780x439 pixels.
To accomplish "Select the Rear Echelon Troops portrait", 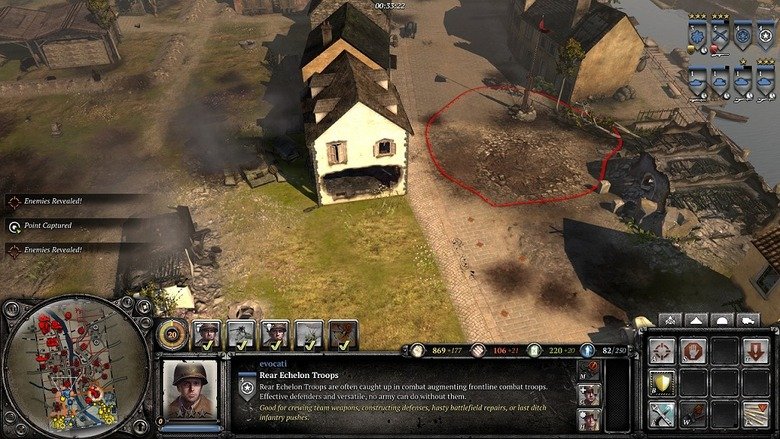I will [190, 389].
